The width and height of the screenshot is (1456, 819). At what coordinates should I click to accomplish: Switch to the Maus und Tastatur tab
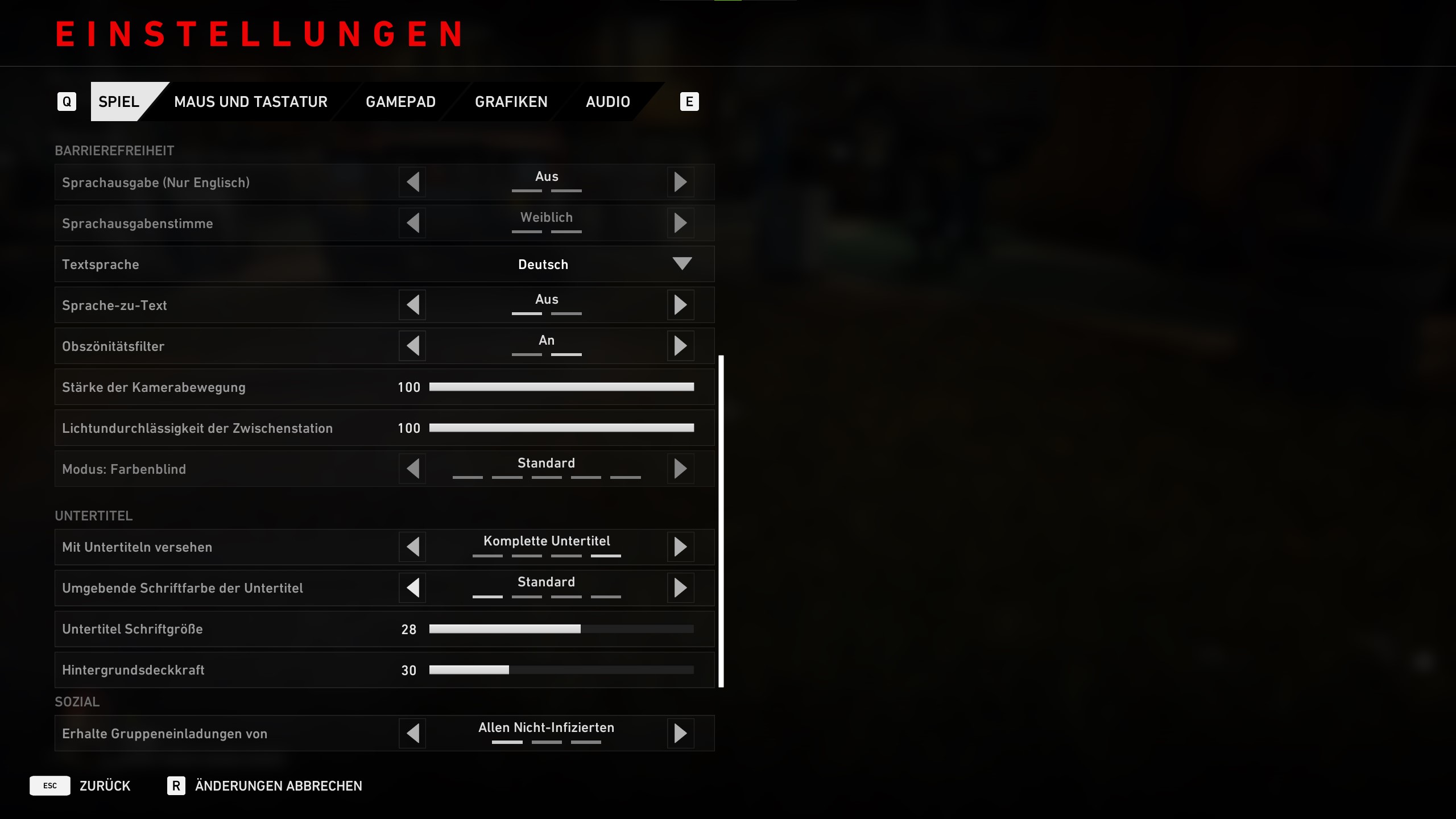(x=250, y=102)
